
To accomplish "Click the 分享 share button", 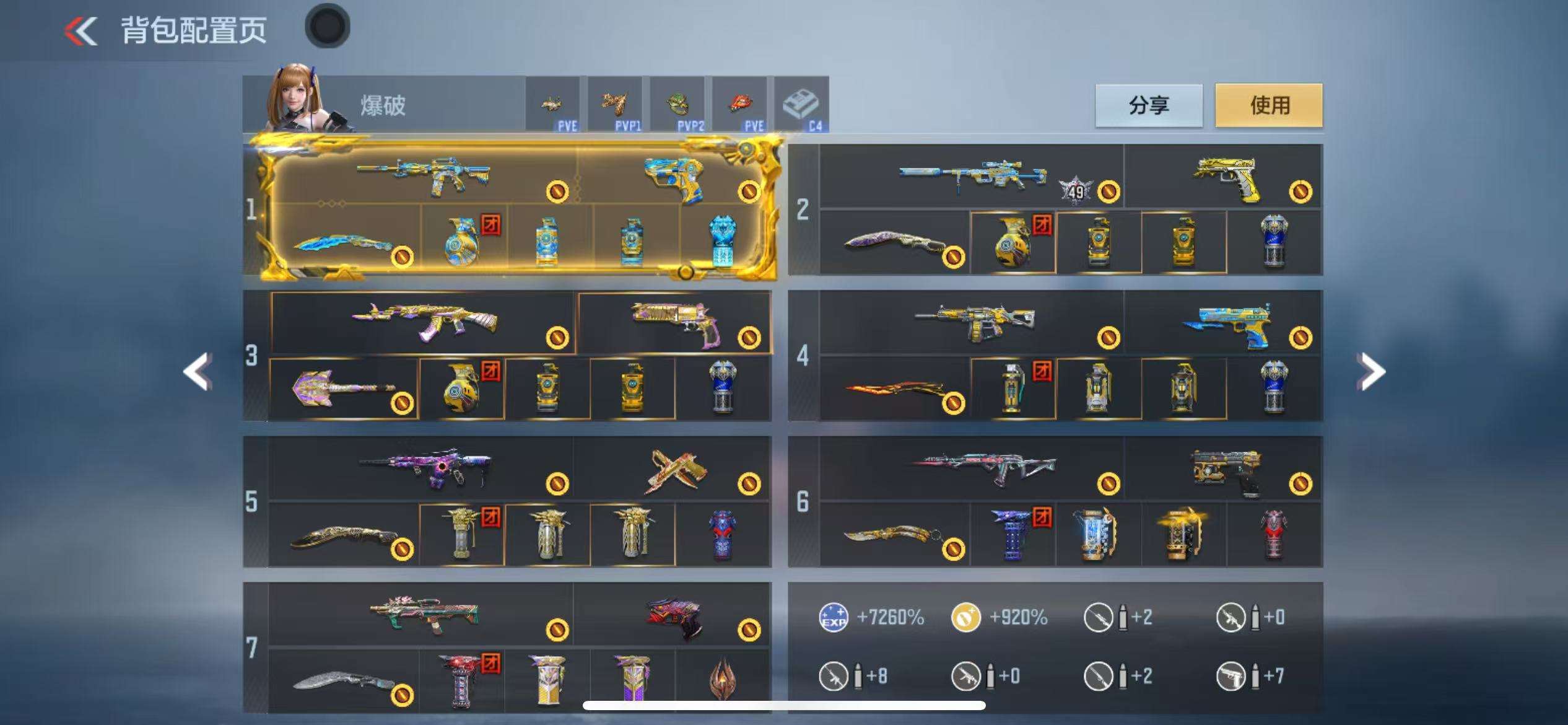I will pos(1149,105).
